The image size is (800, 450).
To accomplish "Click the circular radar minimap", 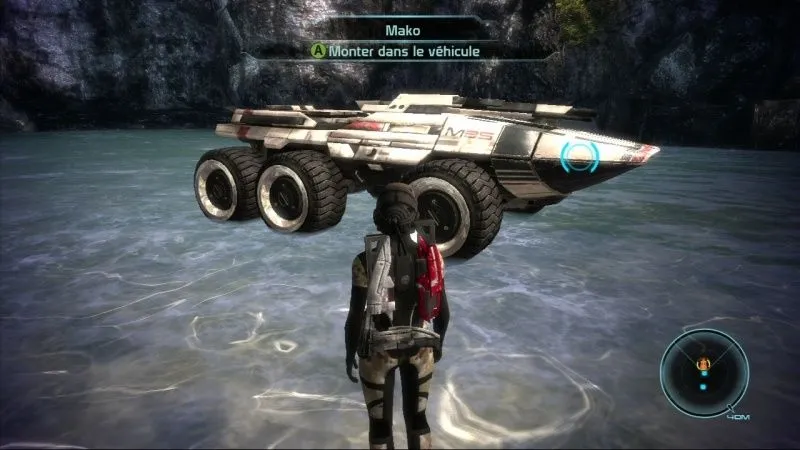I will tap(703, 373).
